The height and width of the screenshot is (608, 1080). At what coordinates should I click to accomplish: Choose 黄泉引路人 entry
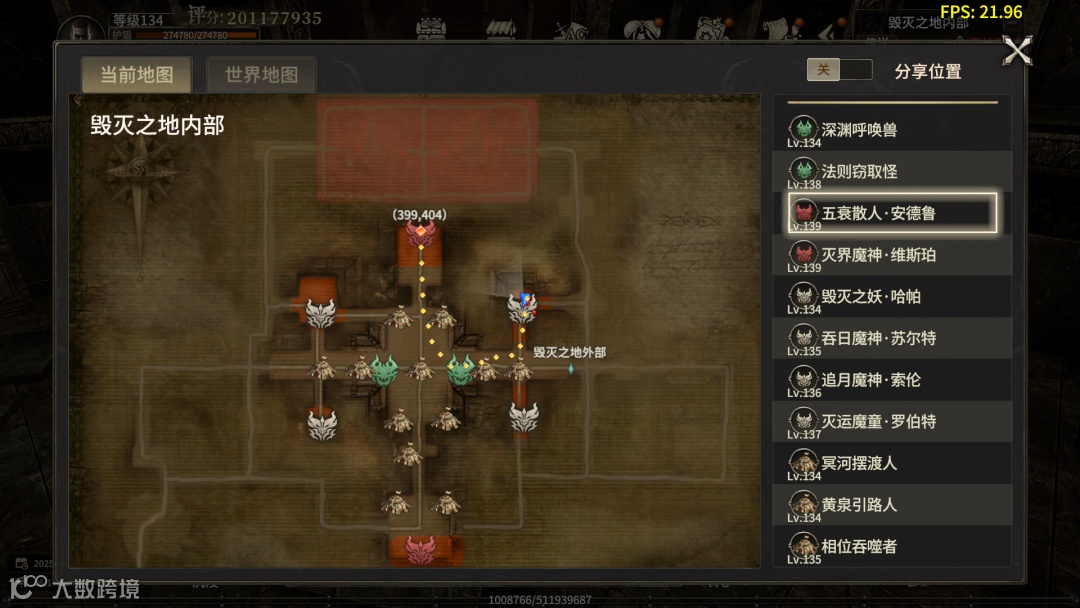pos(892,505)
